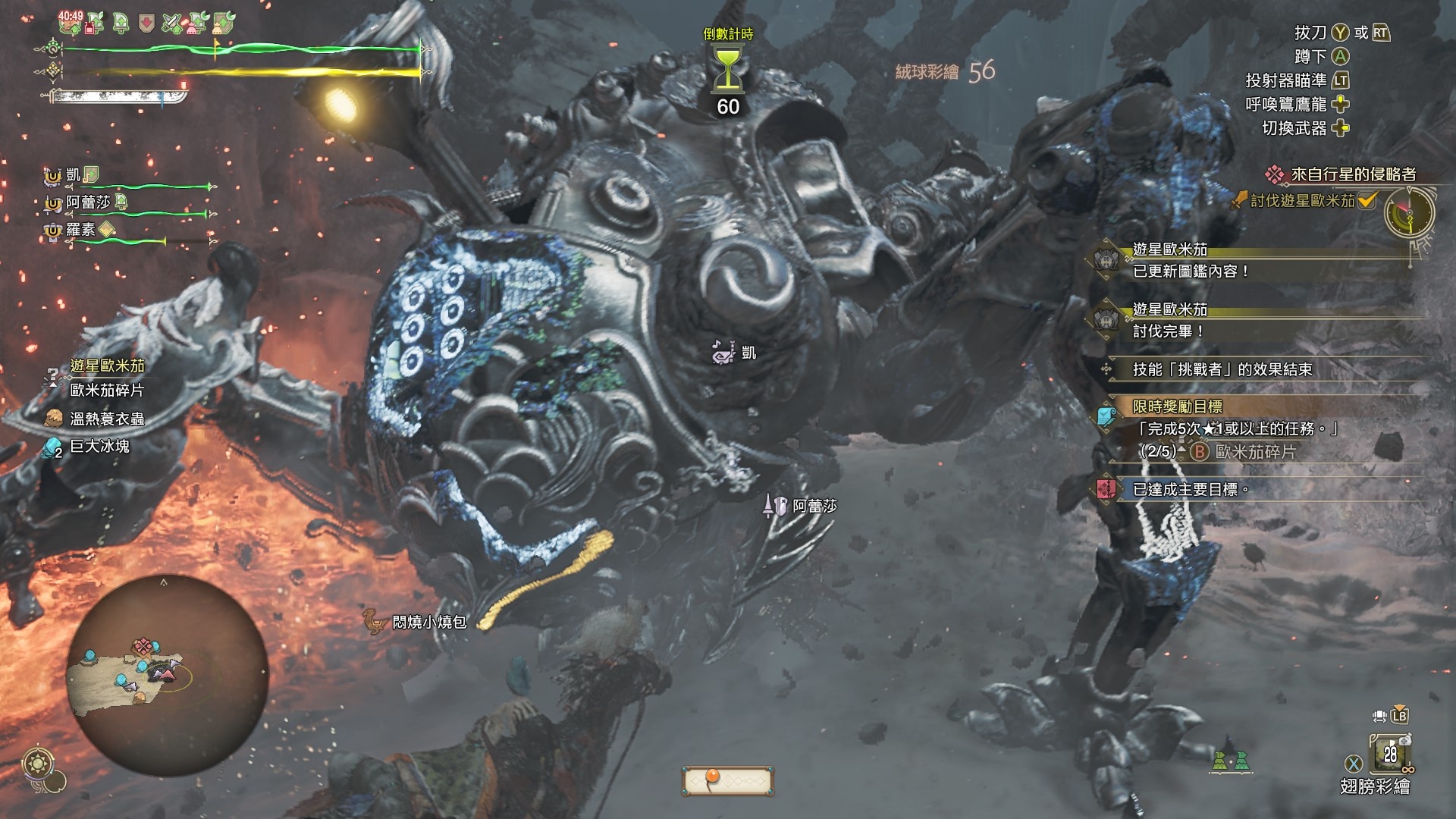Image resolution: width=1456 pixels, height=819 pixels.
Task: Select the 溫熱蓑衣蟲 pickup entry
Action: click(106, 419)
